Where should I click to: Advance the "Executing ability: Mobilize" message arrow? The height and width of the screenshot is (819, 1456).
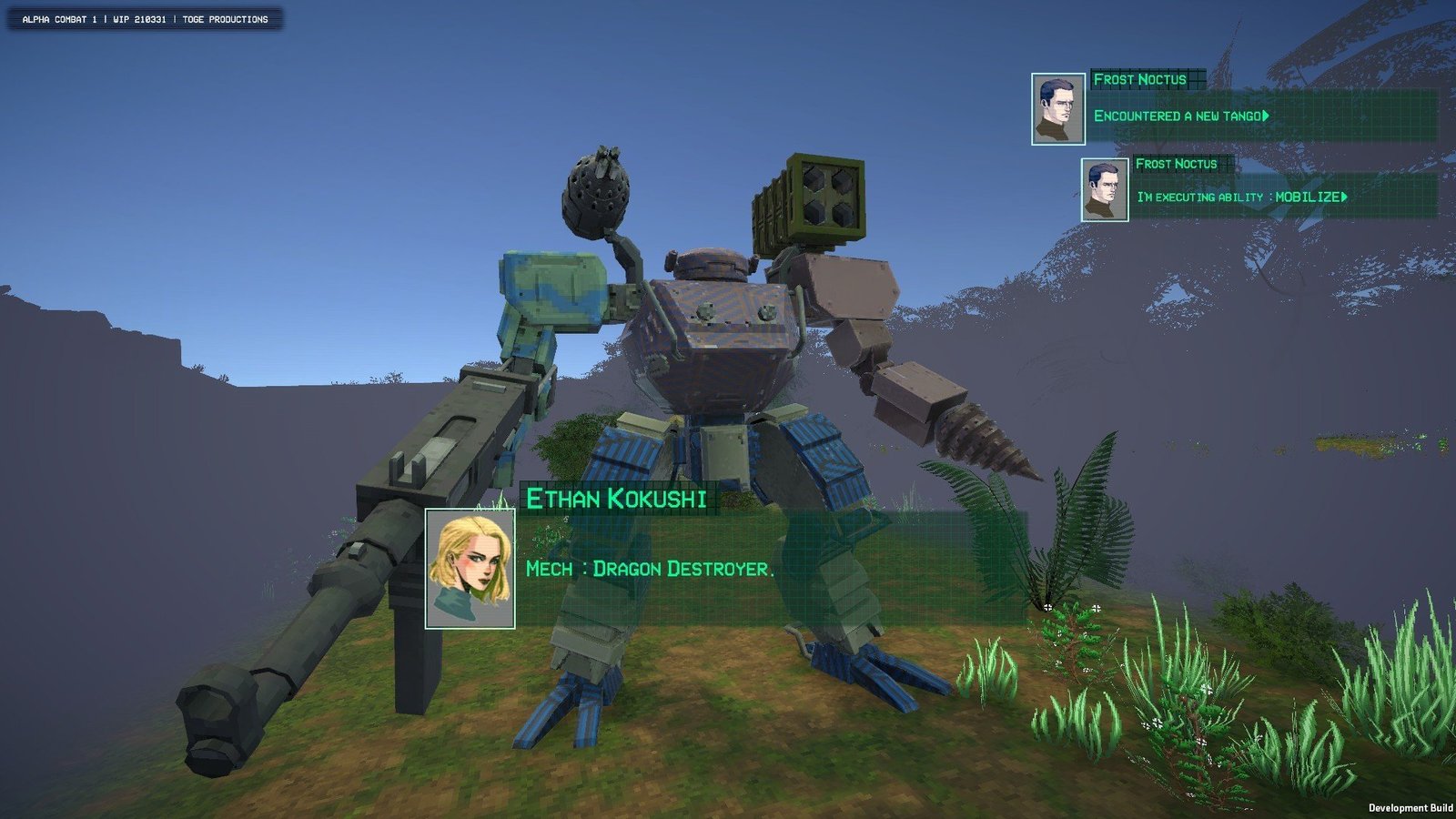click(1344, 197)
